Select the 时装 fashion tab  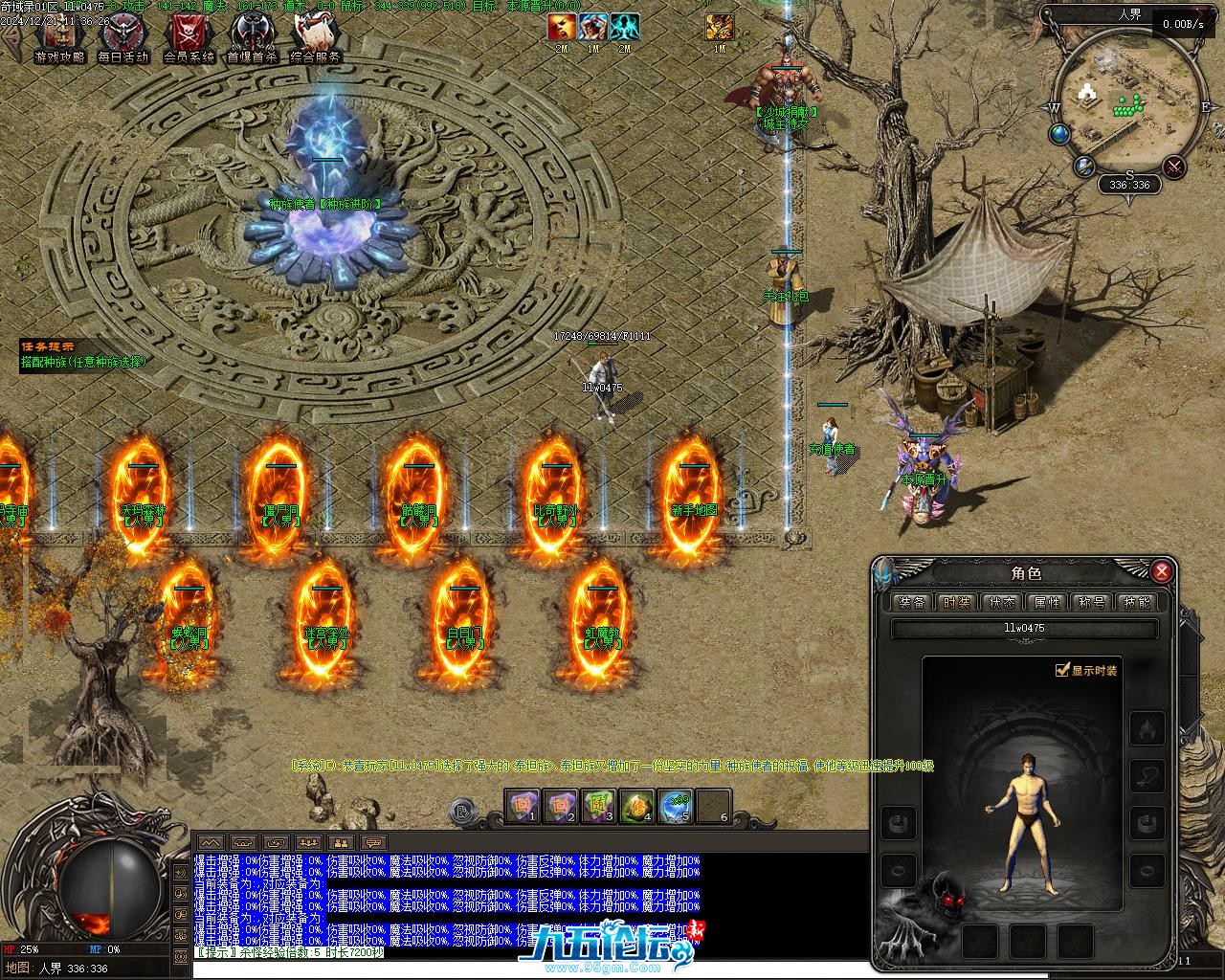956,602
